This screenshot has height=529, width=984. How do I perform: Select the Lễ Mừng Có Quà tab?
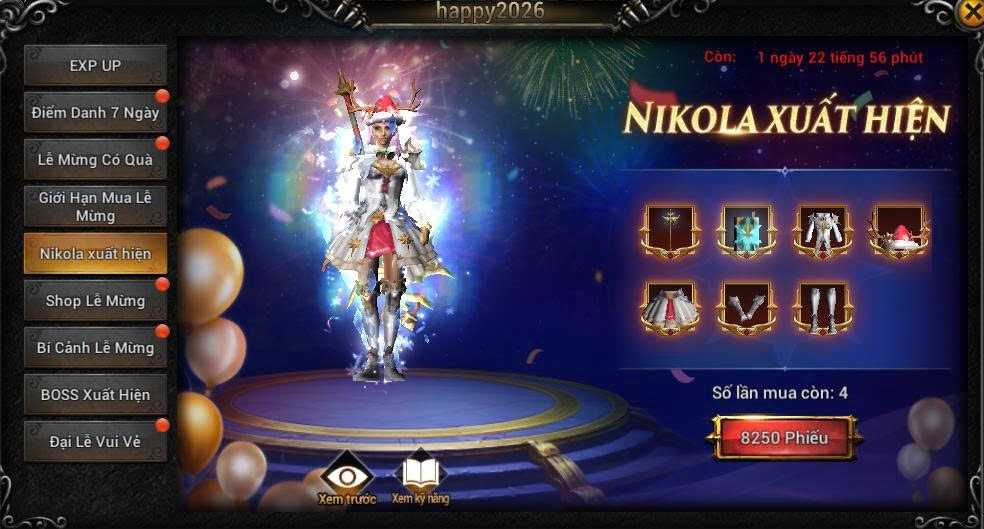[95, 160]
